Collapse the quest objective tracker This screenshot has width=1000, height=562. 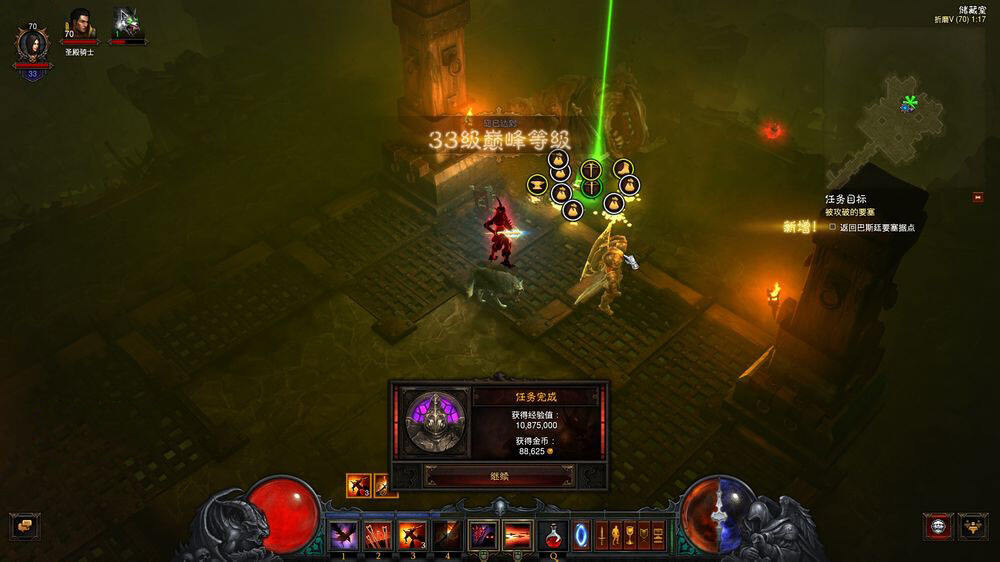point(977,197)
